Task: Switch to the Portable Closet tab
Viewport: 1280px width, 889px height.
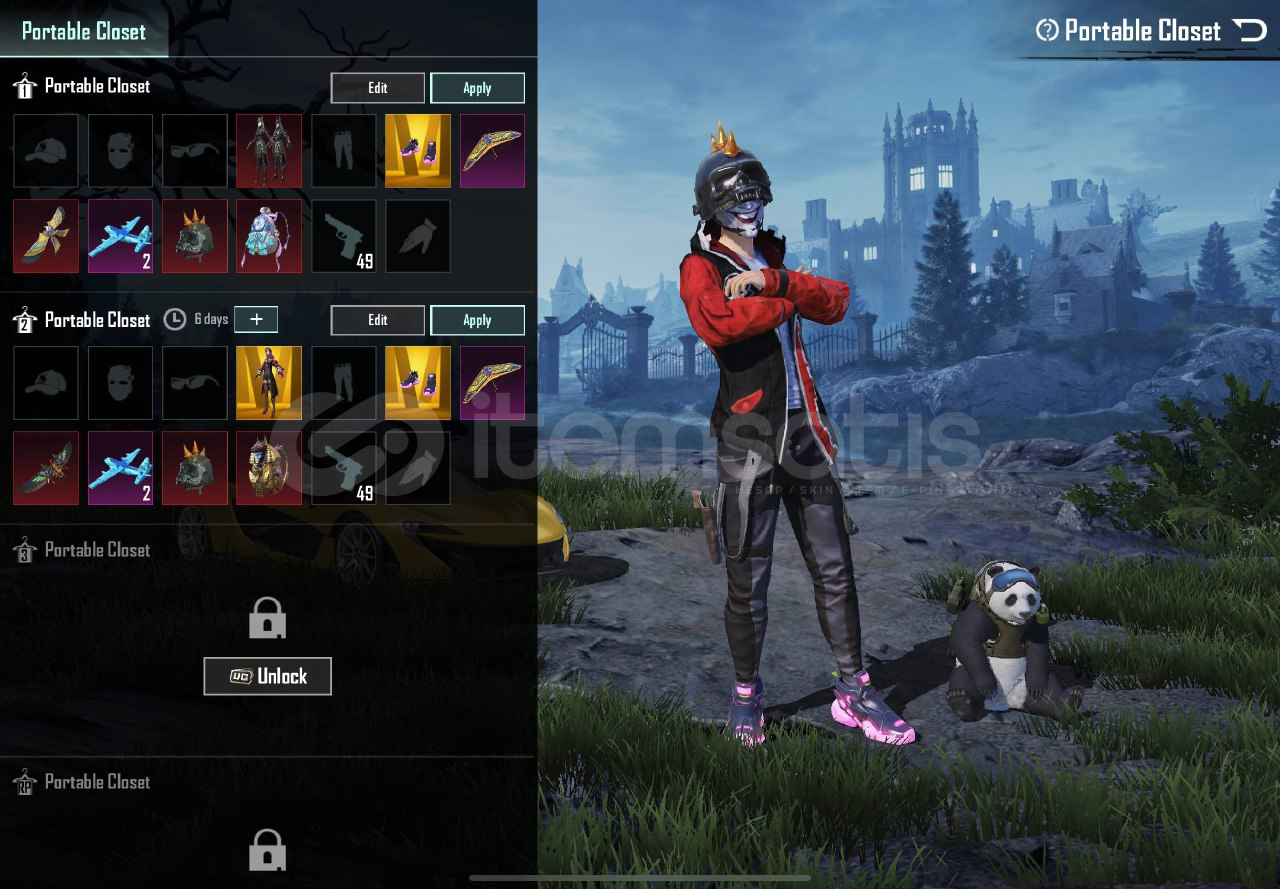Action: pyautogui.click(x=84, y=31)
